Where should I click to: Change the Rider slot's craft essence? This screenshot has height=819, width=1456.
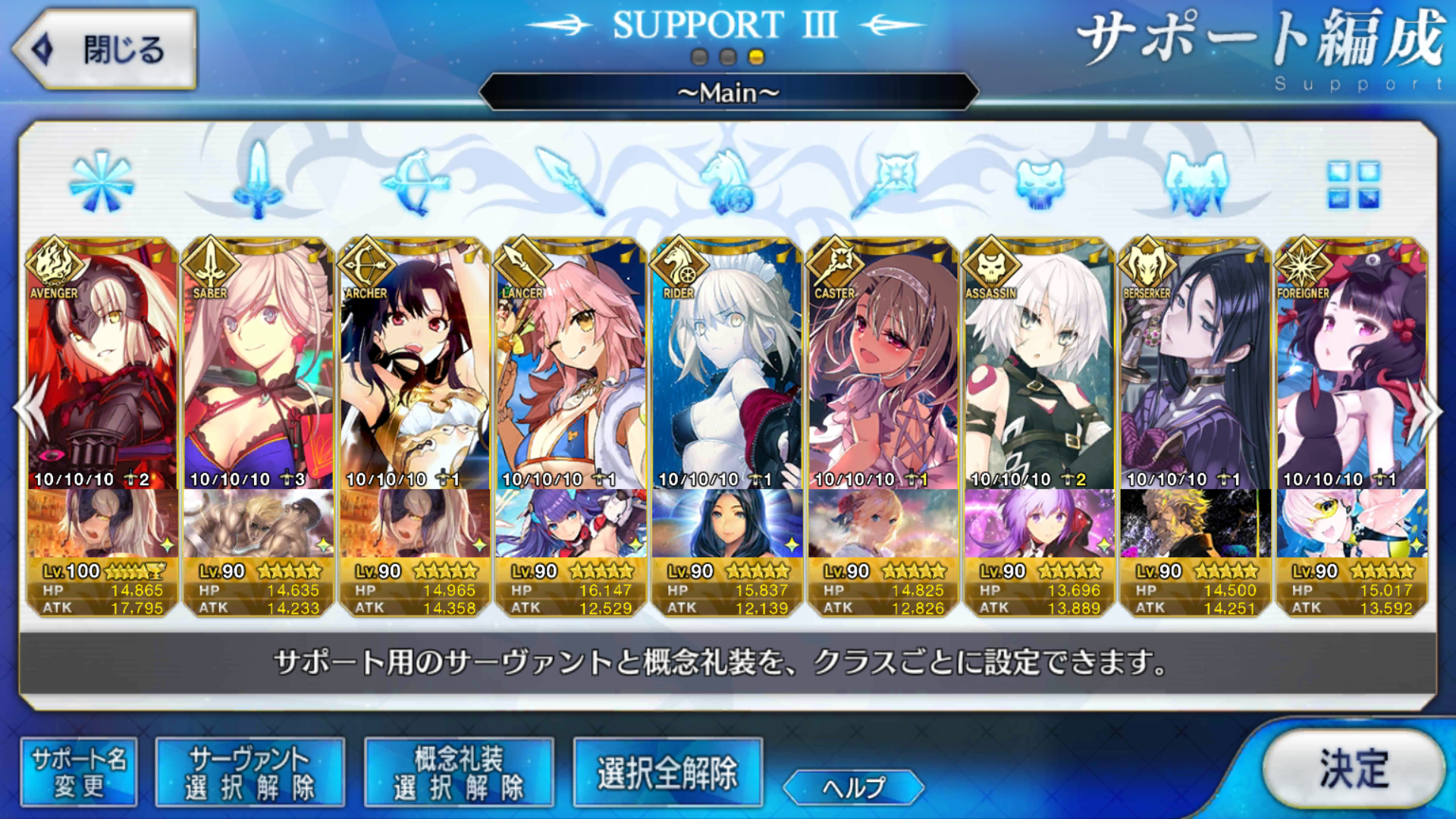coord(727,523)
